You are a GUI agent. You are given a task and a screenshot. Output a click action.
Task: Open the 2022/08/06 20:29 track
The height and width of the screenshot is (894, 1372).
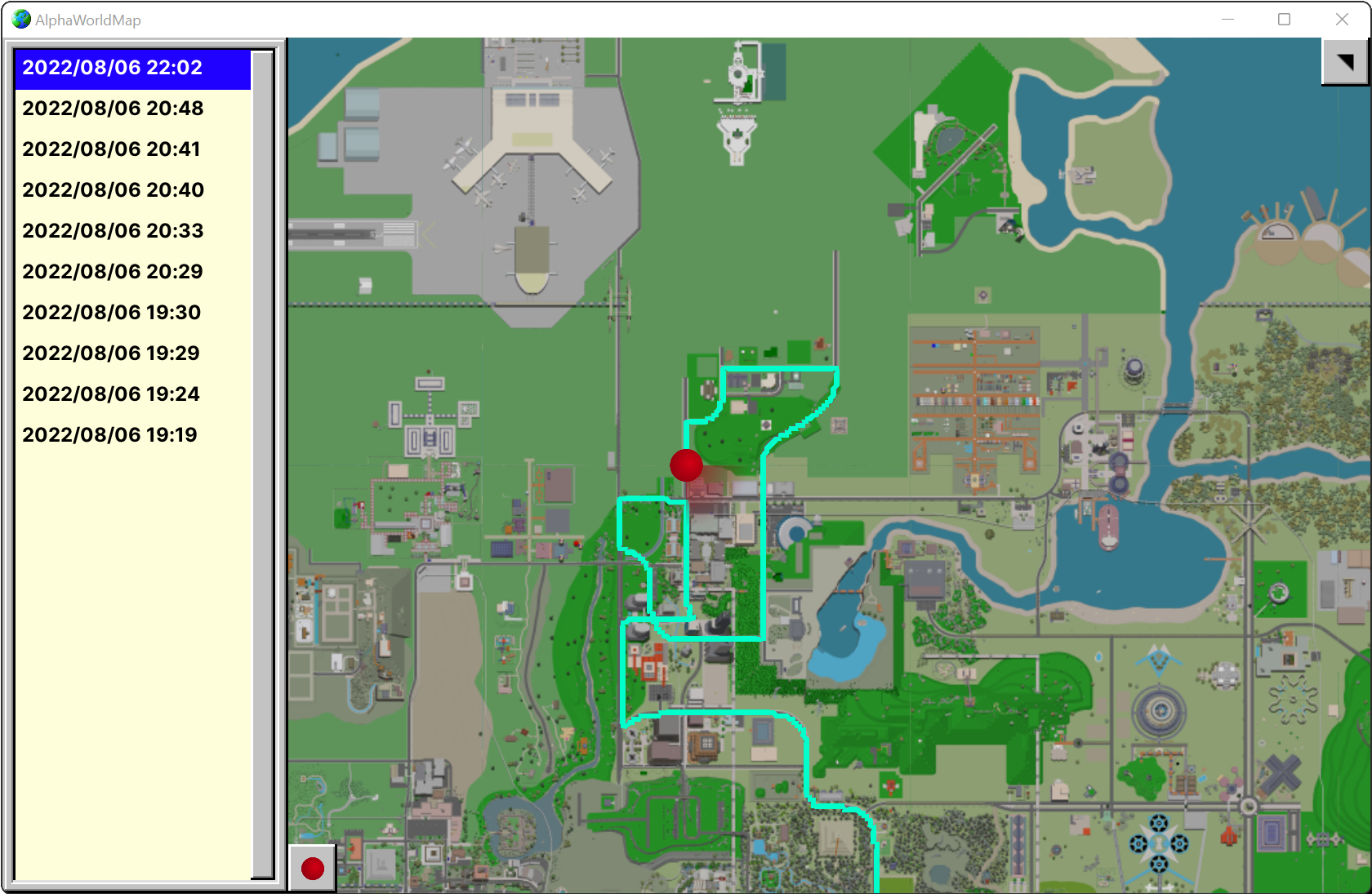click(112, 271)
